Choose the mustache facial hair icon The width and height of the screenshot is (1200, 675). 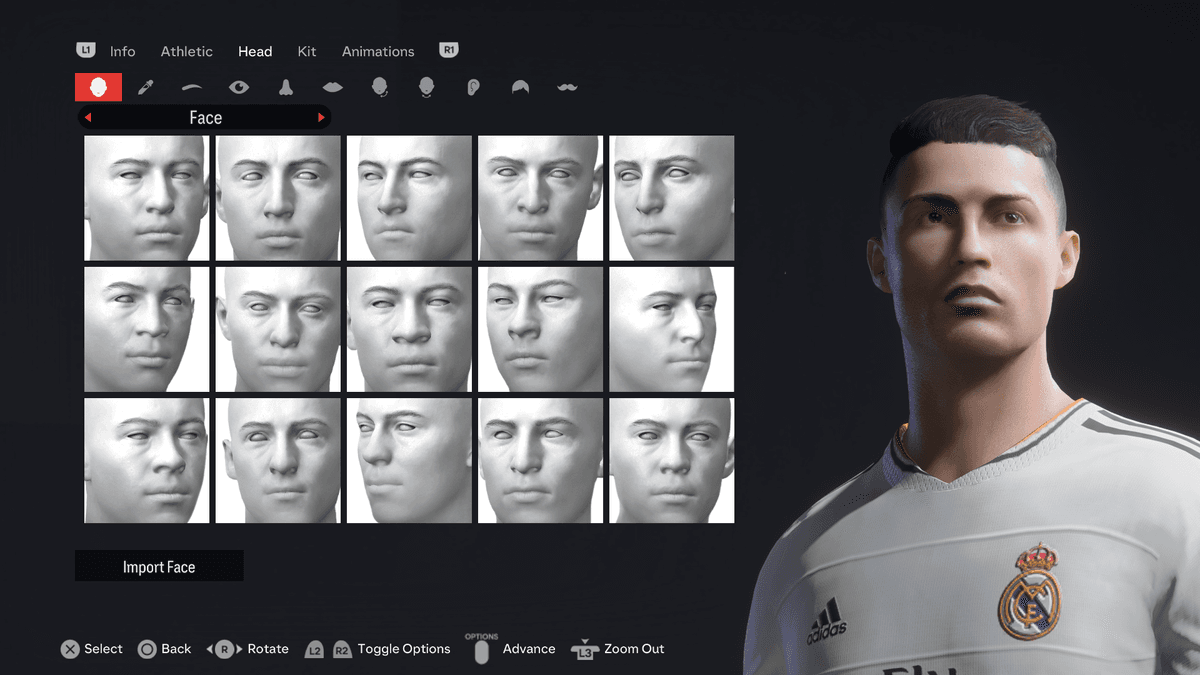(x=567, y=87)
